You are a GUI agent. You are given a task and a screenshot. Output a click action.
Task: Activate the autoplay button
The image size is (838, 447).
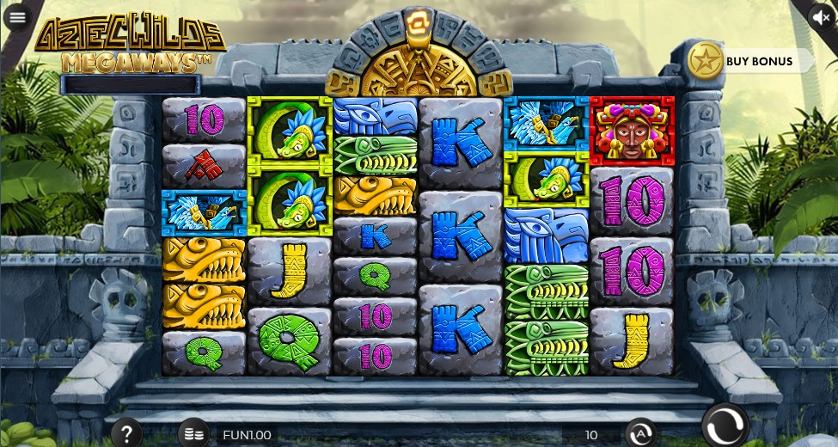pyautogui.click(x=640, y=434)
